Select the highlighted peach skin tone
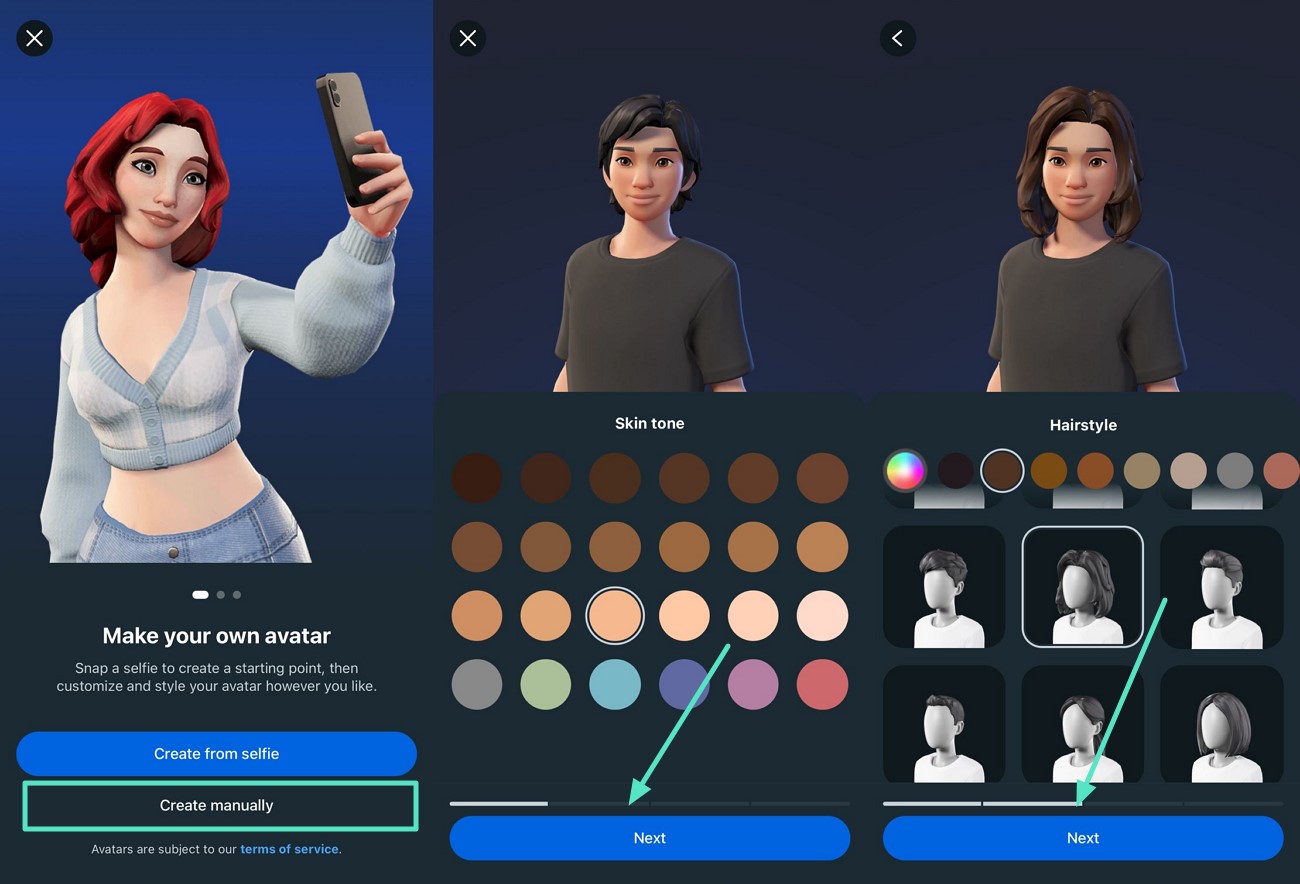1300x884 pixels. coord(615,616)
